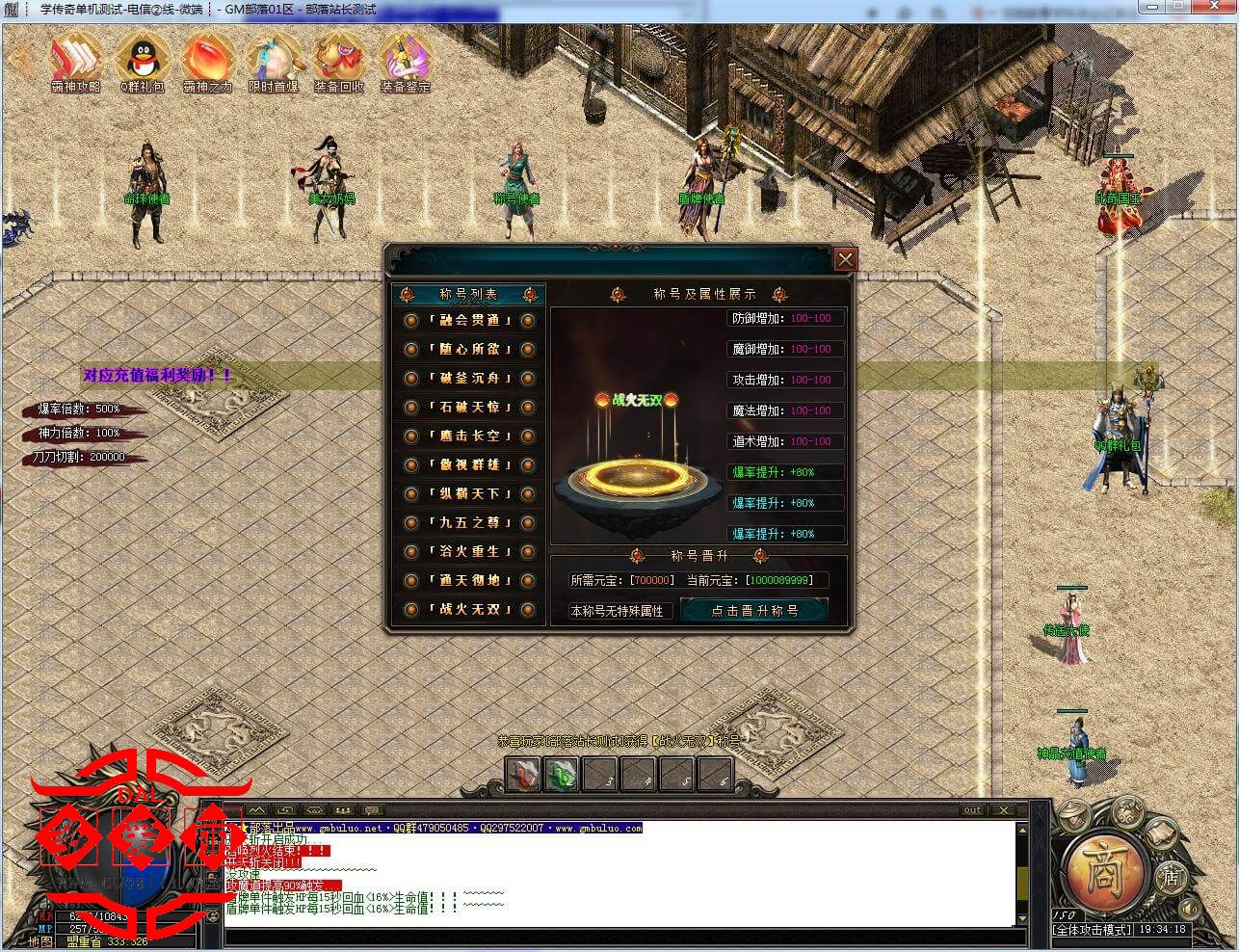This screenshot has width=1239, height=952.
Task: Select the 傲视群雄 title
Action: pos(469,465)
